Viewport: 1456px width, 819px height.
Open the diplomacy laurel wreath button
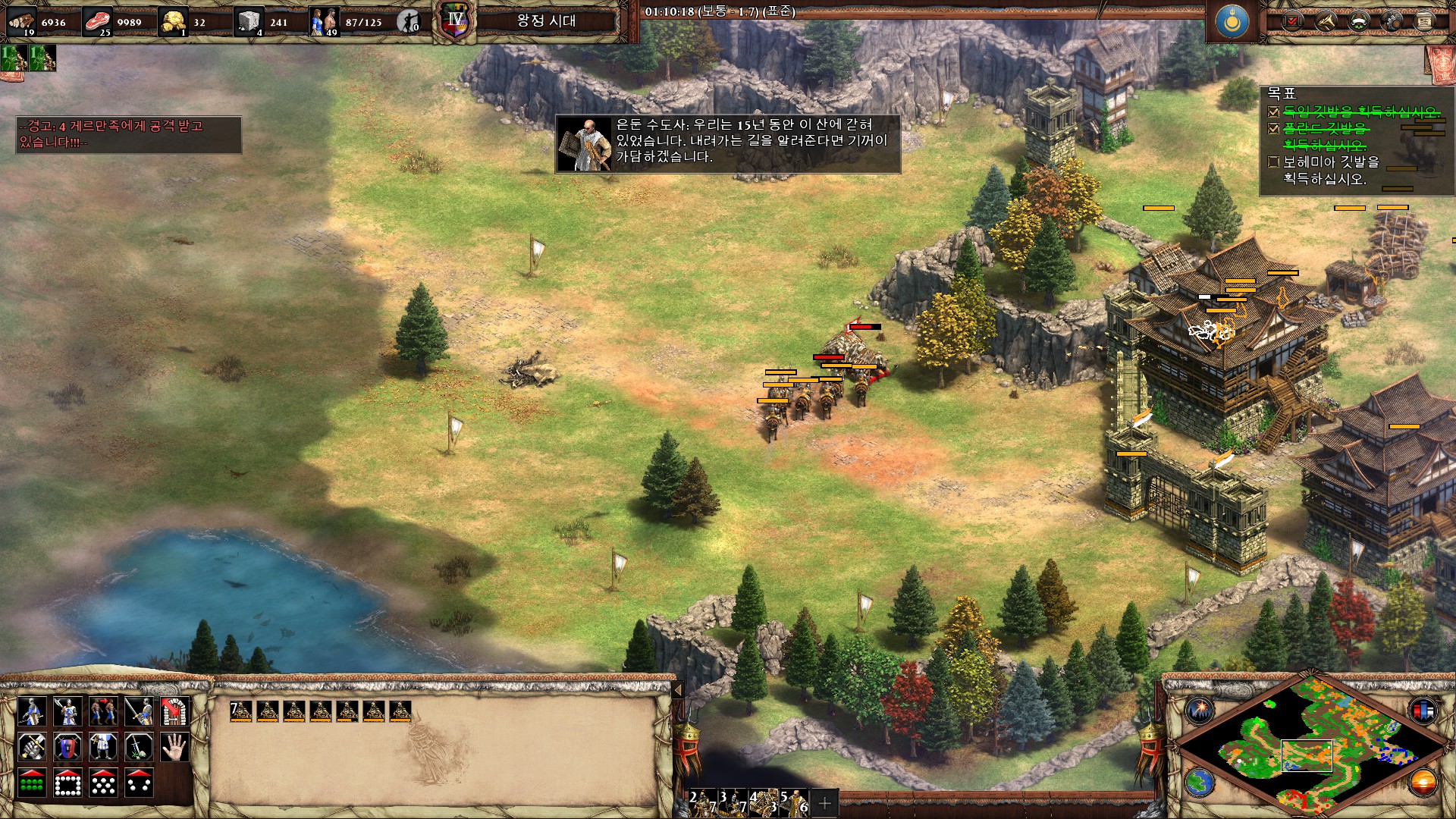(1359, 21)
